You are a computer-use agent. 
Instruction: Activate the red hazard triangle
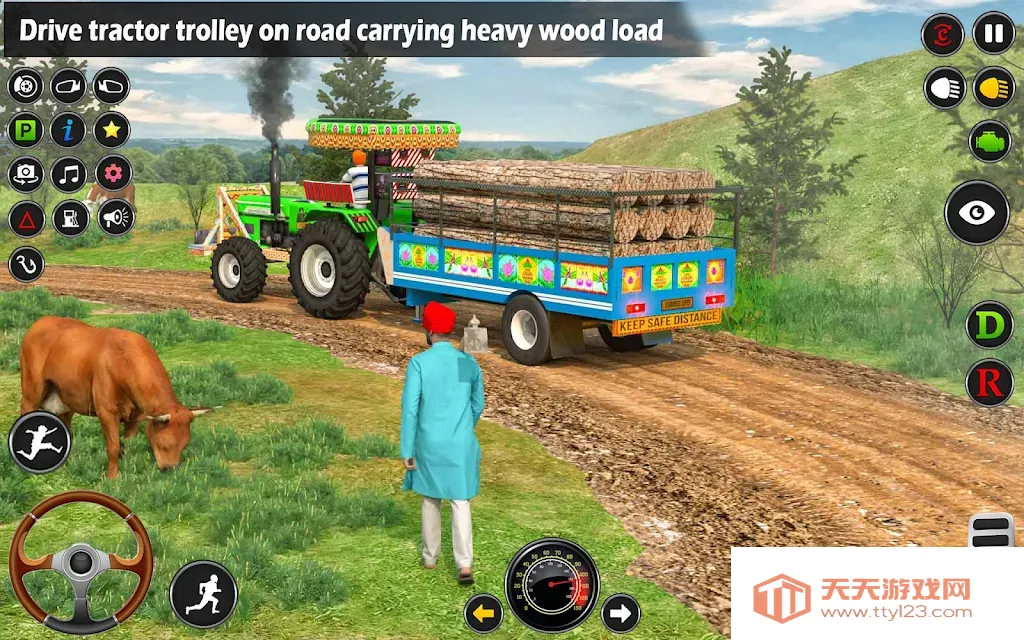[26, 218]
